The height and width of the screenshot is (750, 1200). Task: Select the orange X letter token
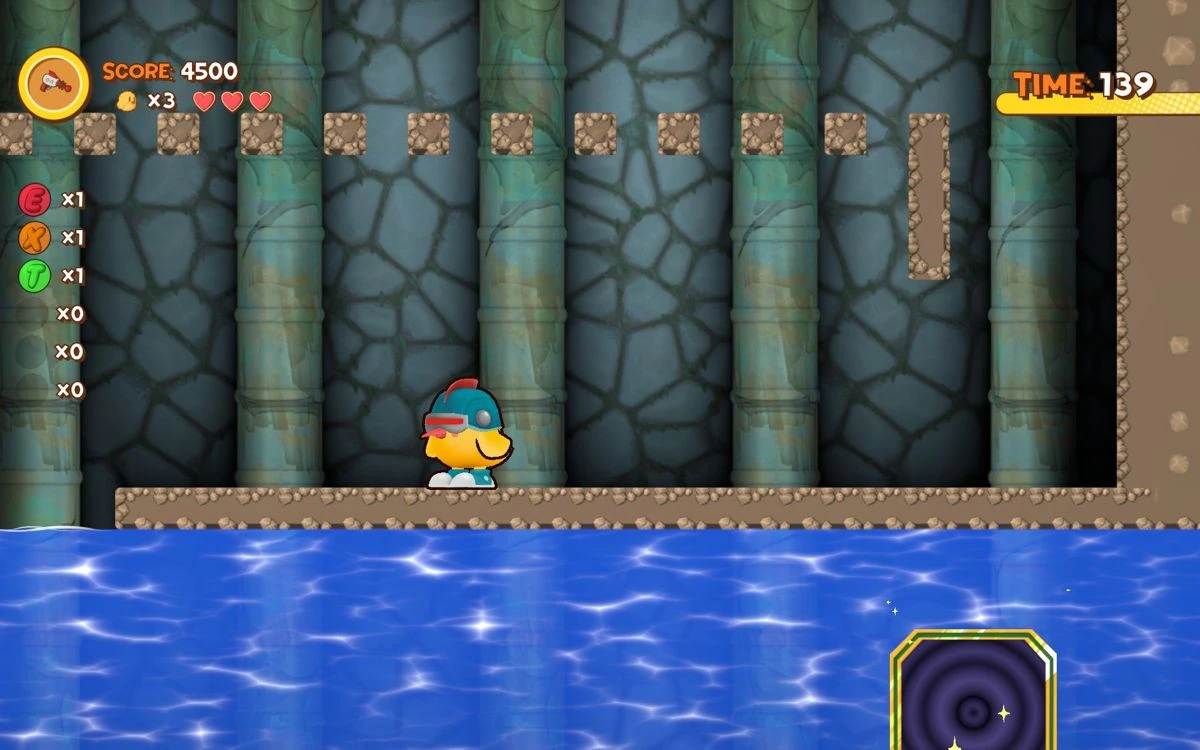(x=34, y=238)
